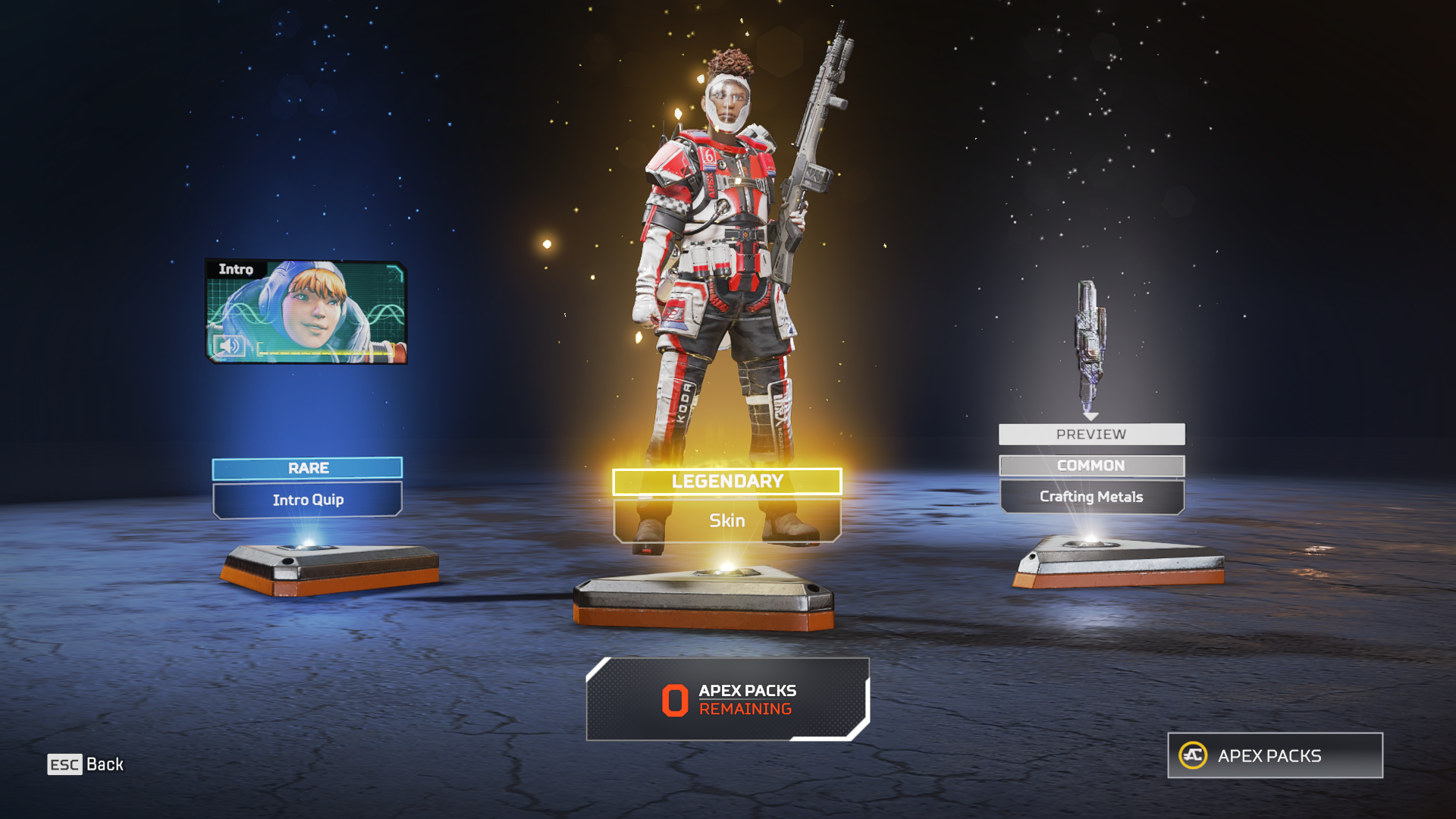This screenshot has height=819, width=1456.
Task: Select the Rare Intro Quip label
Action: click(307, 498)
